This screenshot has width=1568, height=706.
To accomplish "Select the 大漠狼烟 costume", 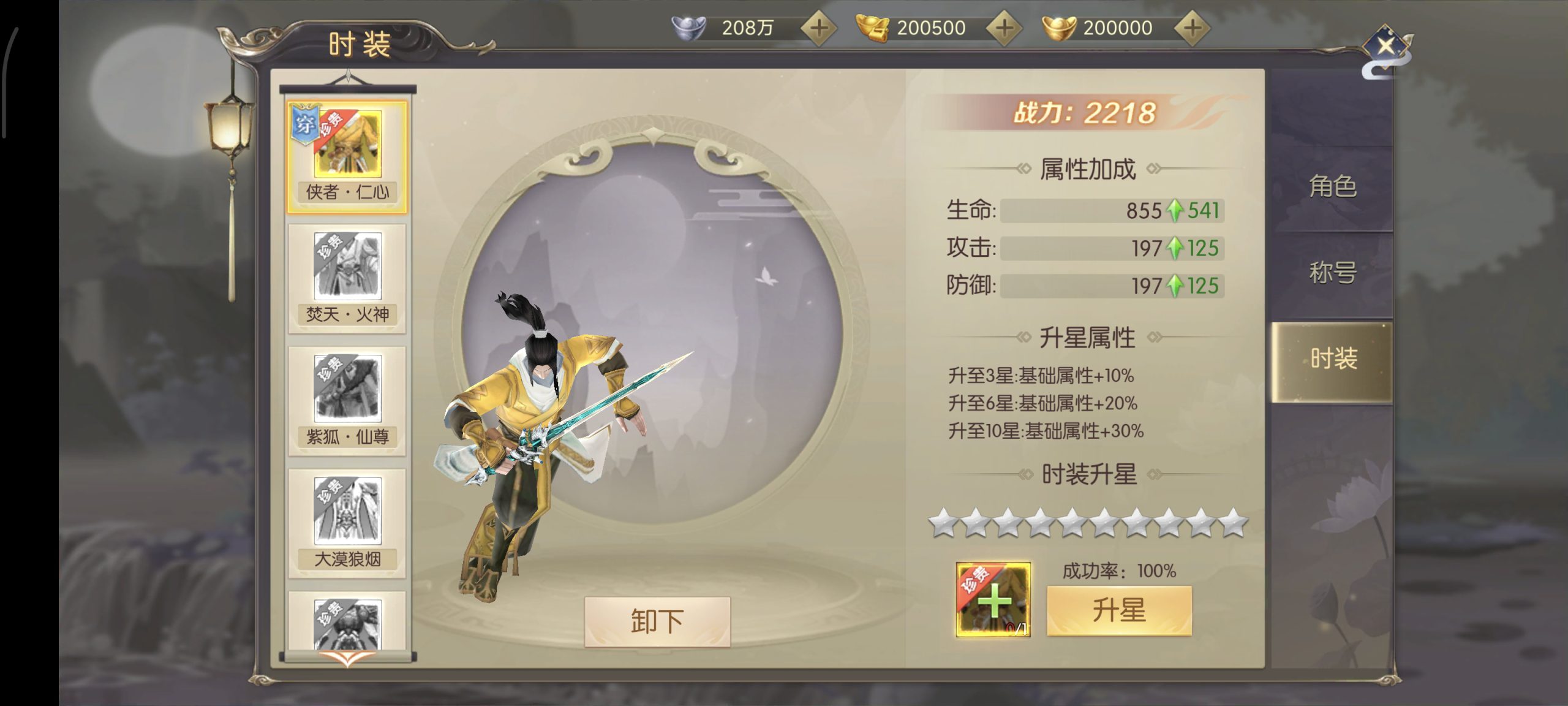I will tap(347, 524).
